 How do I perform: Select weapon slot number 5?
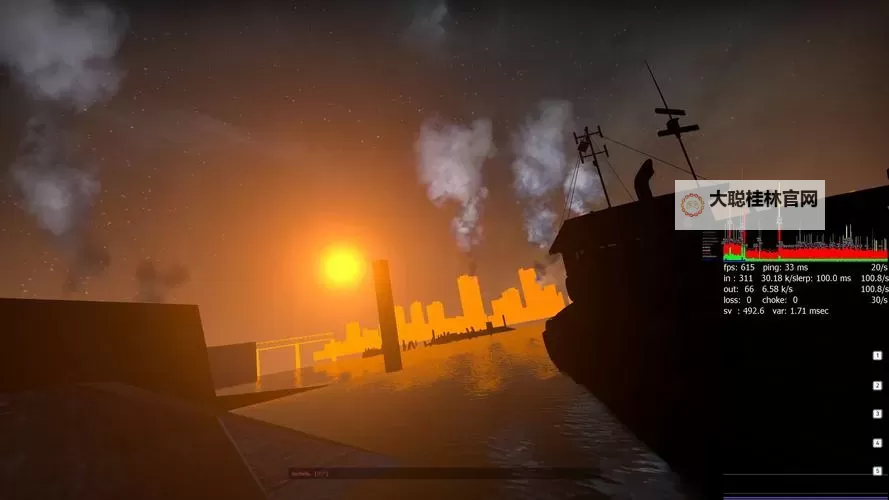click(x=877, y=471)
